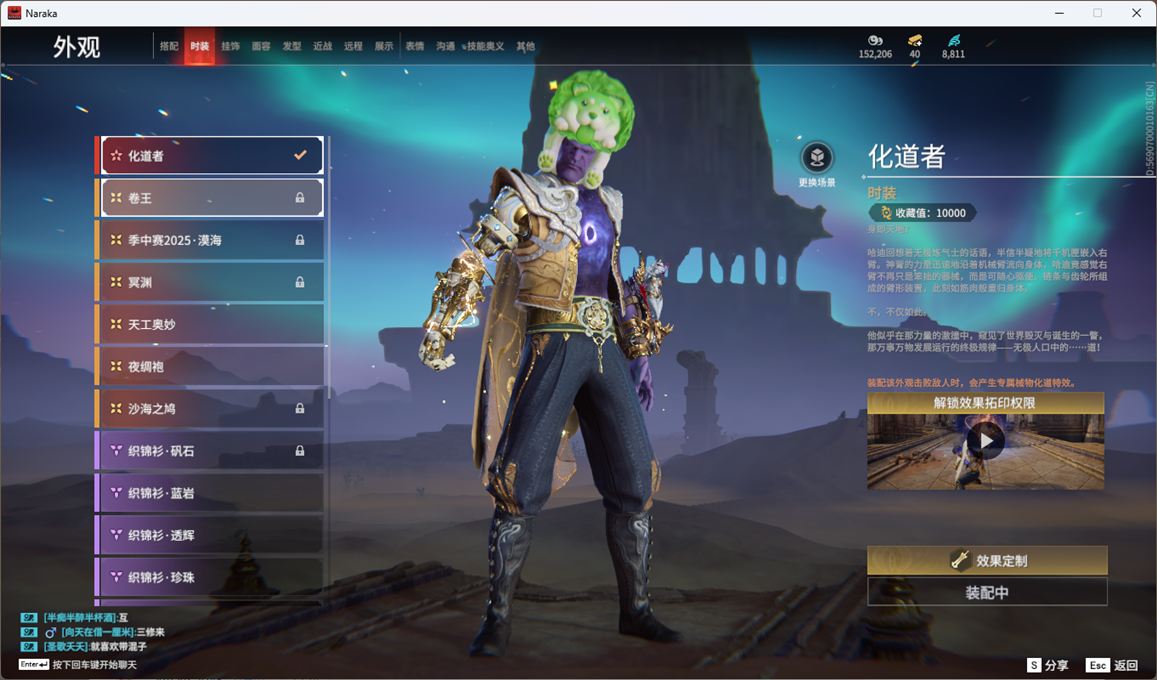Select the 季中赛2025·潢海 outfit
The height and width of the screenshot is (680, 1157).
pyautogui.click(x=211, y=240)
